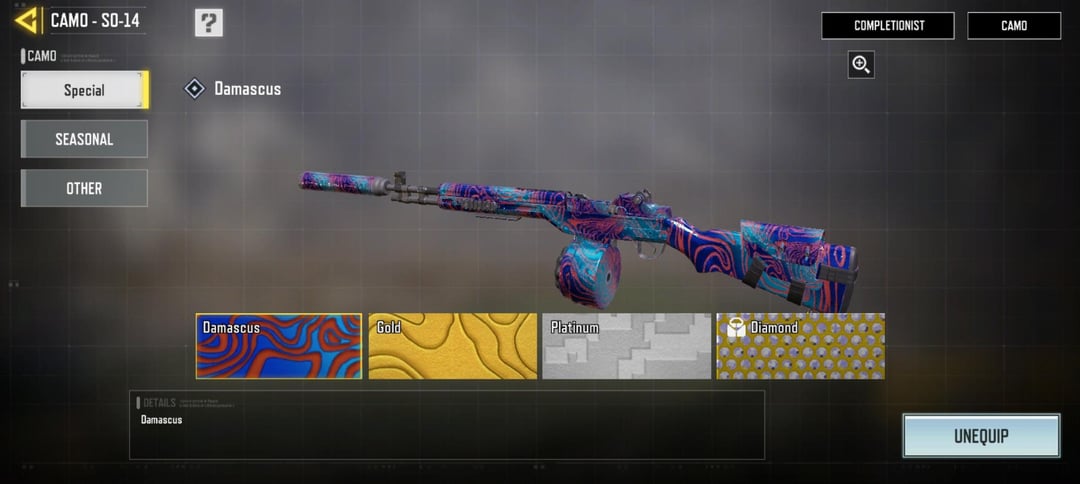Select the locked Diamond camo tile
The height and width of the screenshot is (484, 1080).
(800, 346)
